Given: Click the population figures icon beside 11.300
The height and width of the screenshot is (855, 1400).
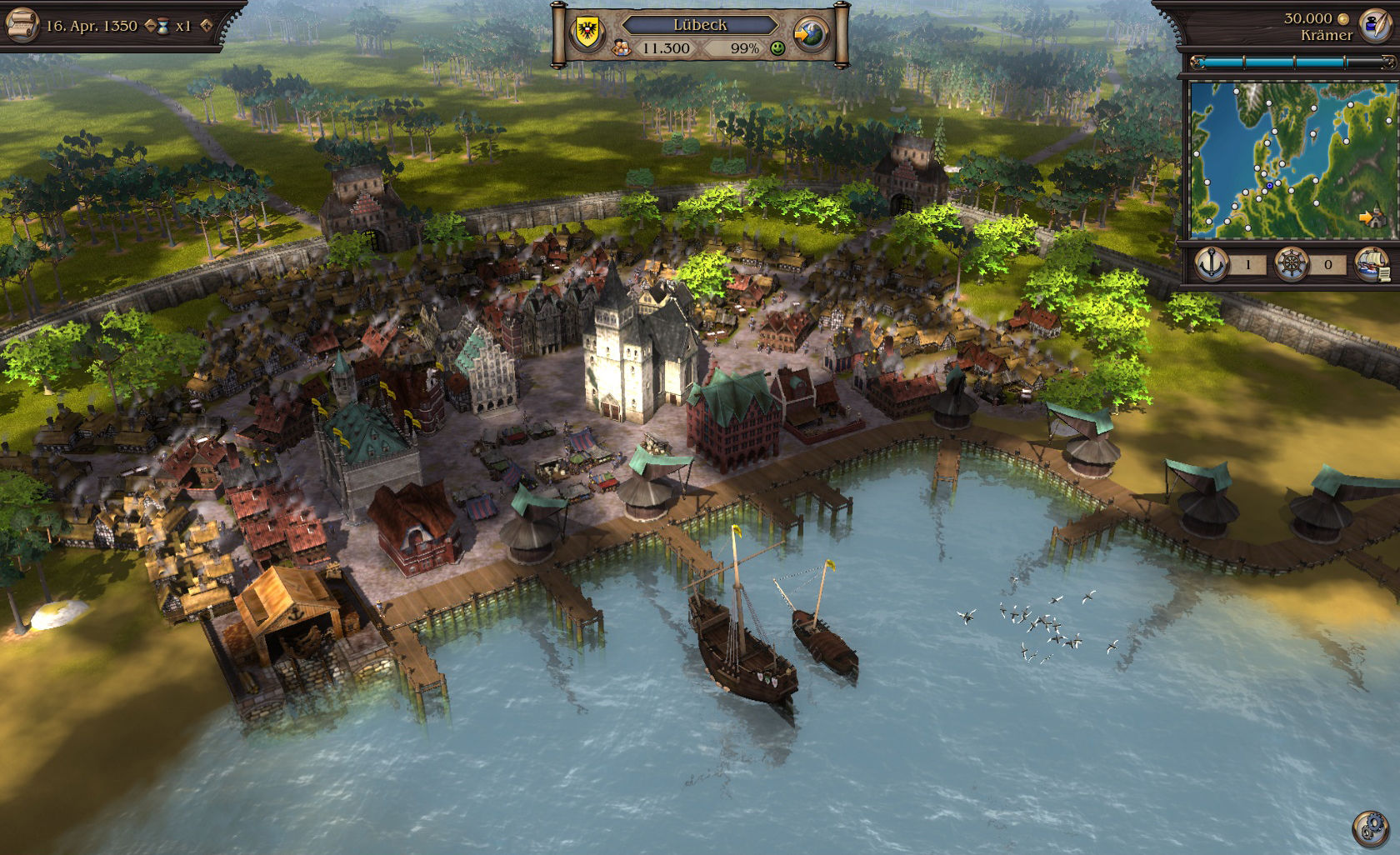Looking at the screenshot, I should point(620,47).
